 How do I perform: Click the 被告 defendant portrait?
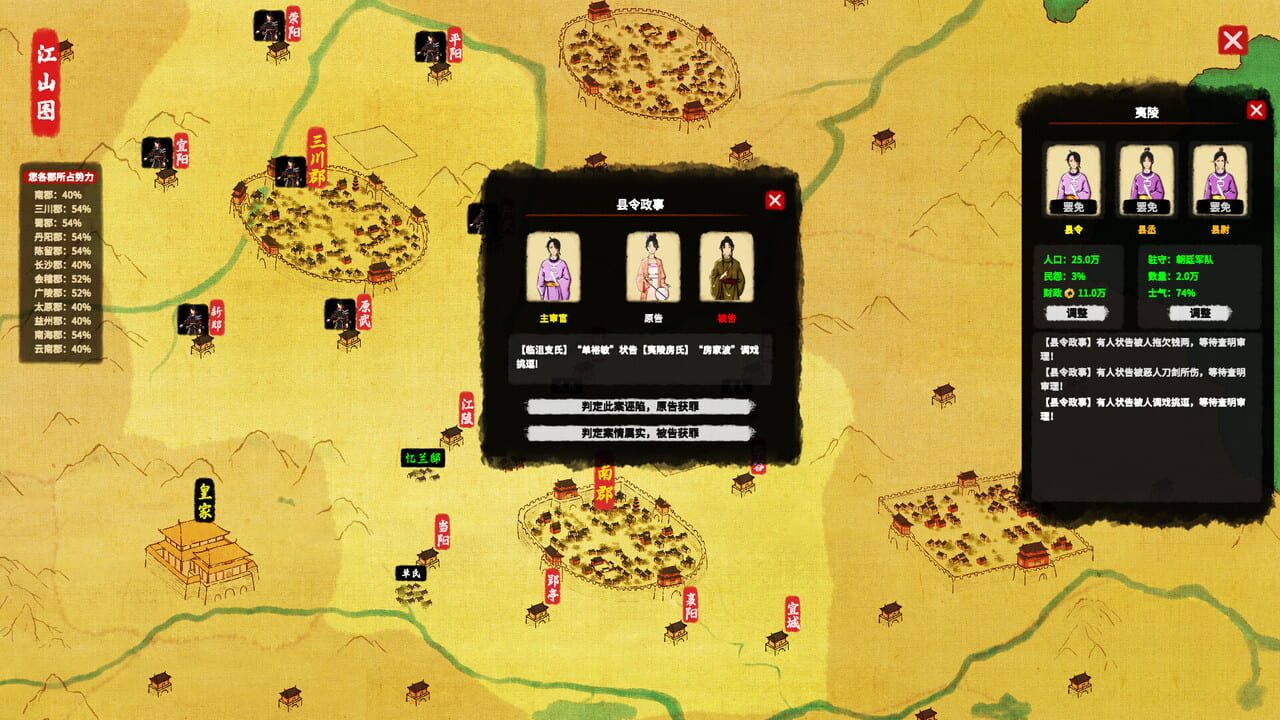[x=727, y=267]
